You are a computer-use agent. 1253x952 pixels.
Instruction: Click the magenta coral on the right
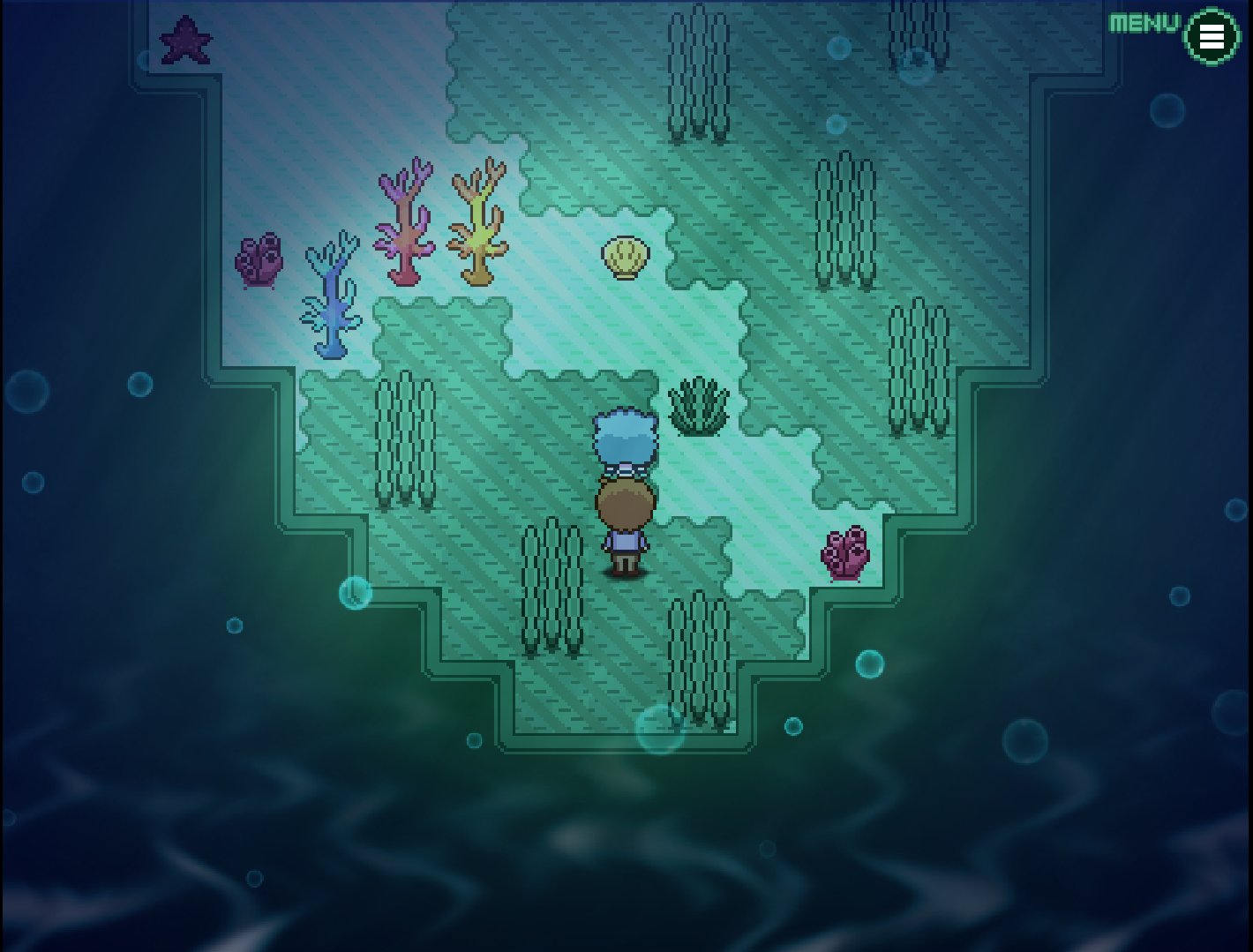844,553
